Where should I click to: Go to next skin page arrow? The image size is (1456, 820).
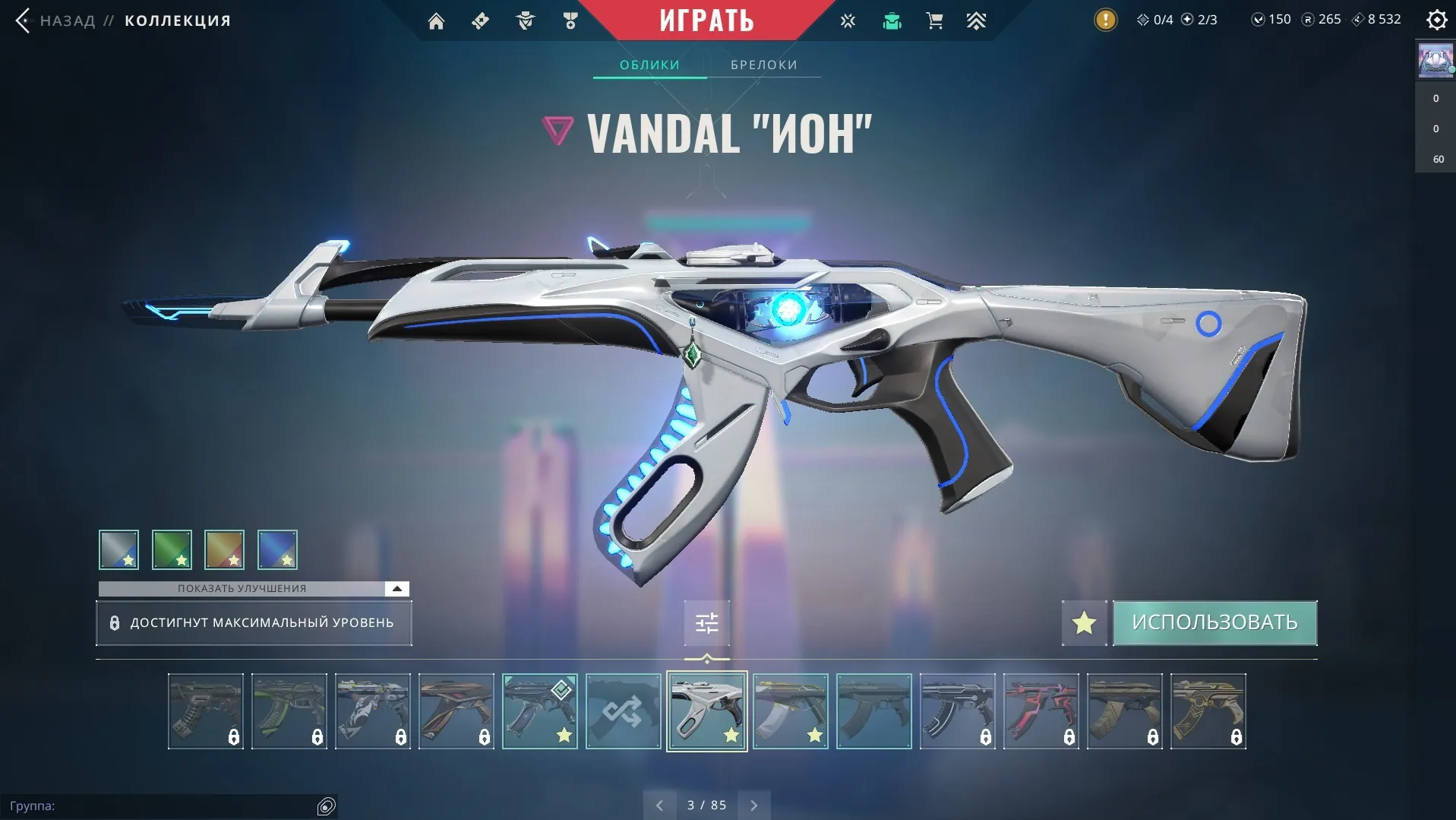point(754,805)
